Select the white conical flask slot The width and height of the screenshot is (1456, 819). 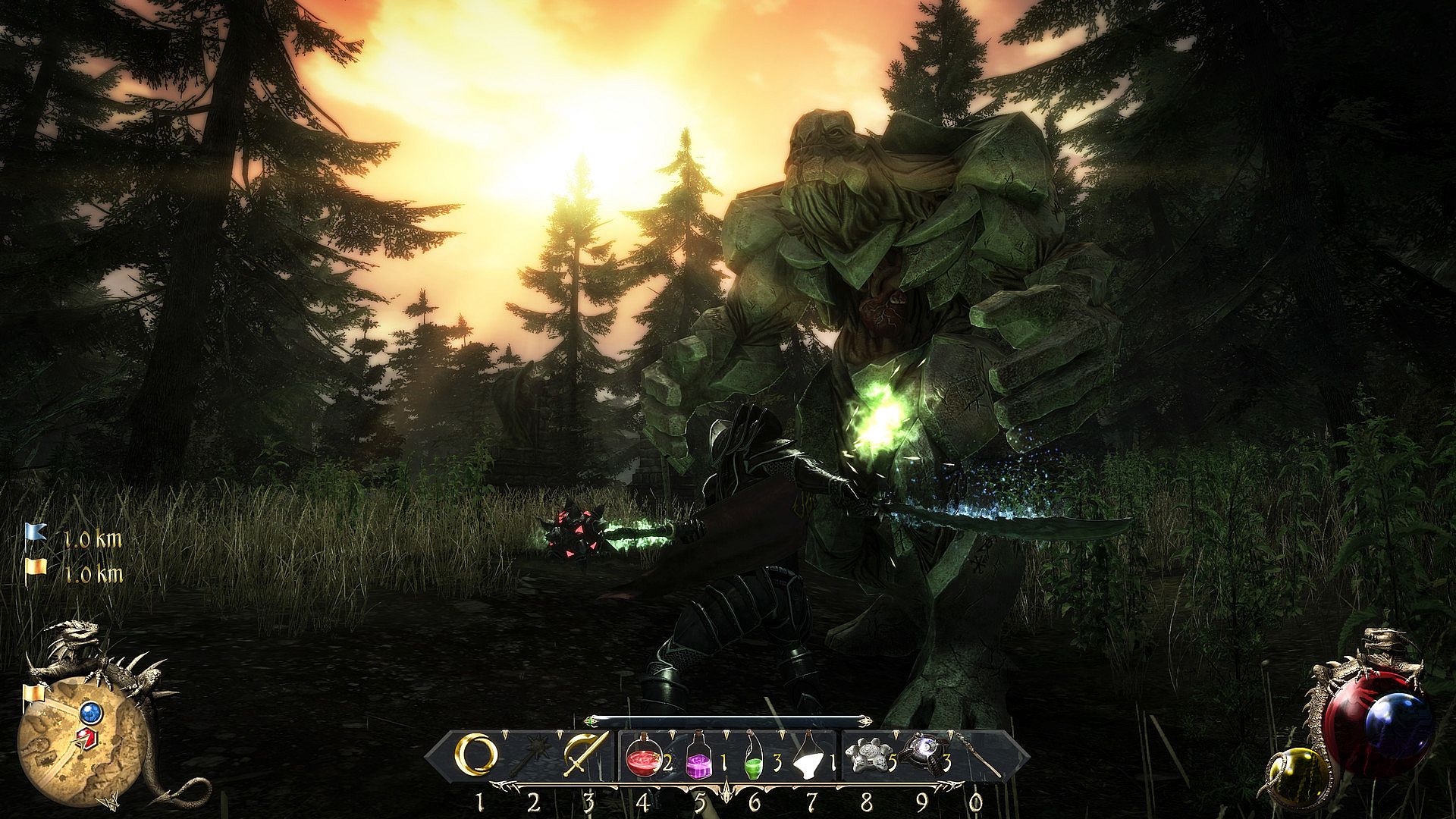[x=809, y=755]
